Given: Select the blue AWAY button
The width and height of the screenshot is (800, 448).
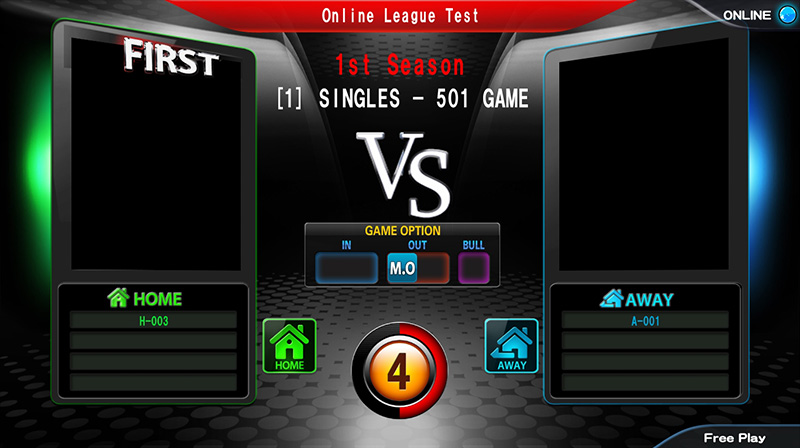Looking at the screenshot, I should point(511,346).
